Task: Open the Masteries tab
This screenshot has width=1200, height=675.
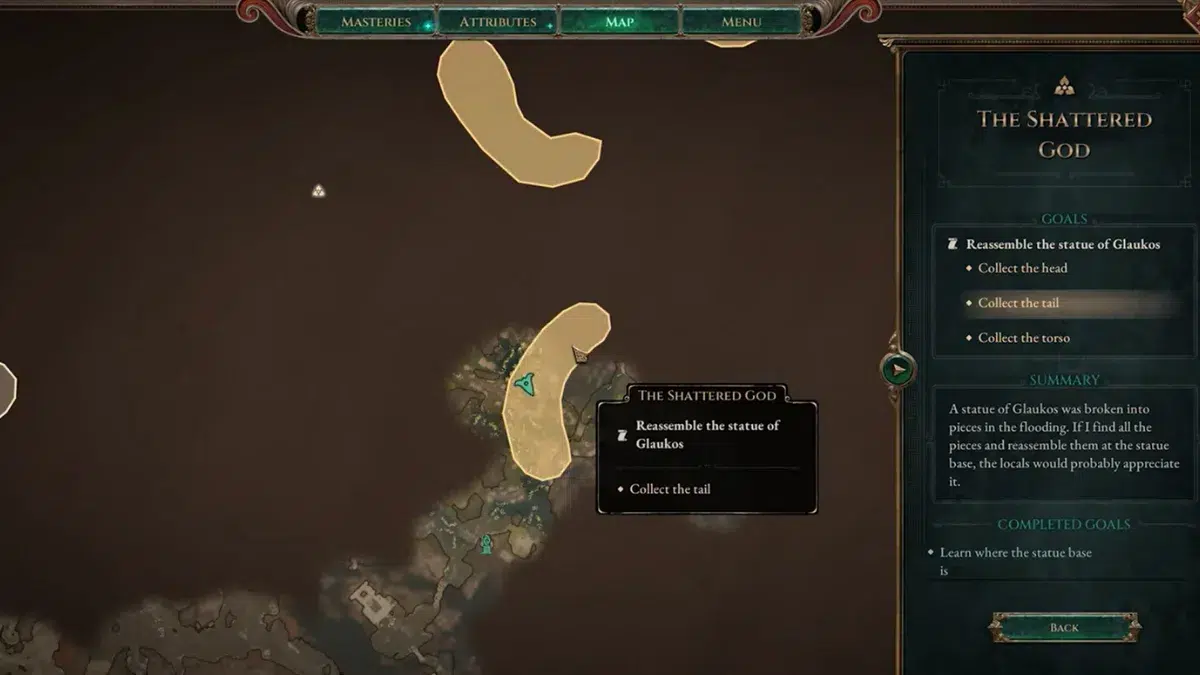Action: coord(376,22)
